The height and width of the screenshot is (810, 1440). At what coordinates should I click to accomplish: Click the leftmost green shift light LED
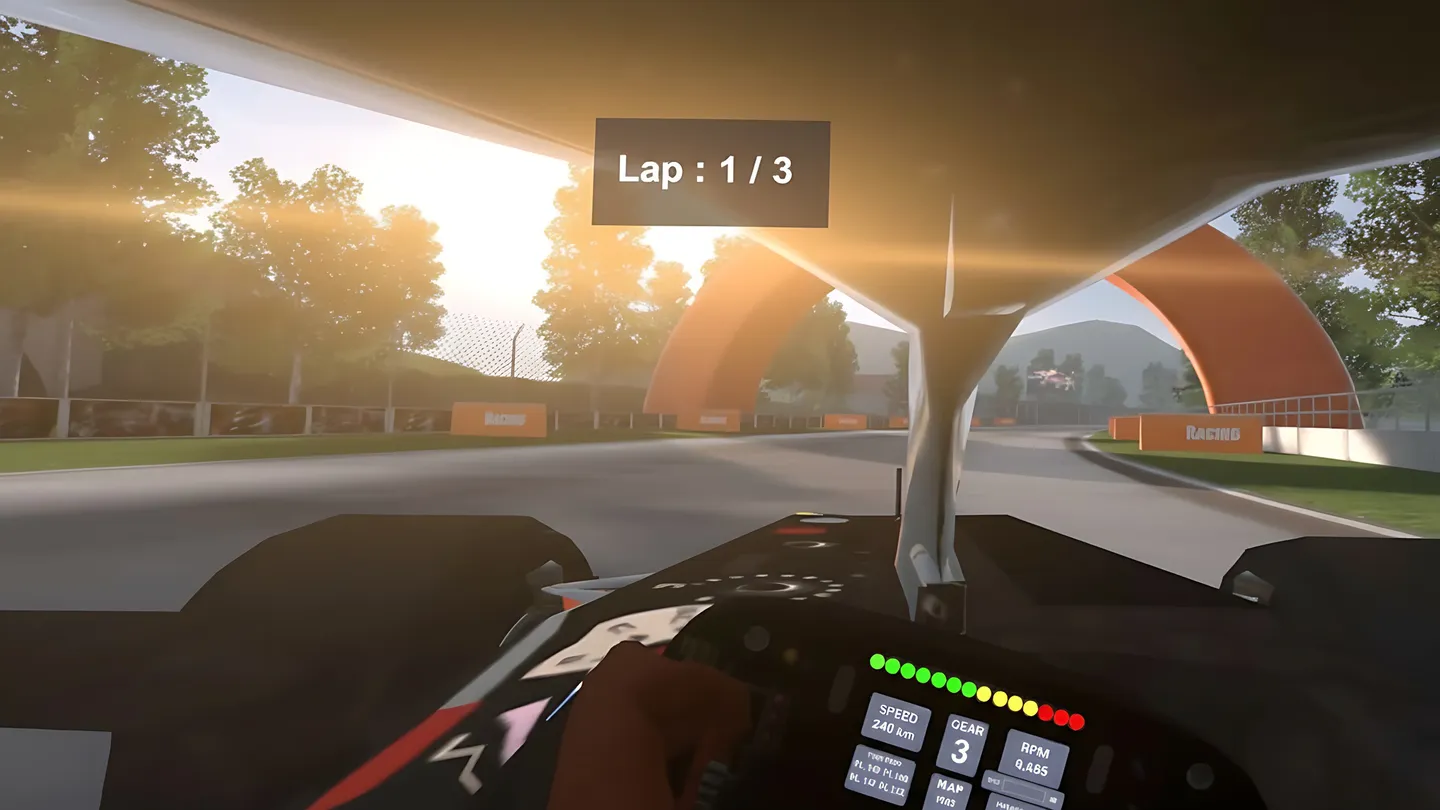(877, 661)
